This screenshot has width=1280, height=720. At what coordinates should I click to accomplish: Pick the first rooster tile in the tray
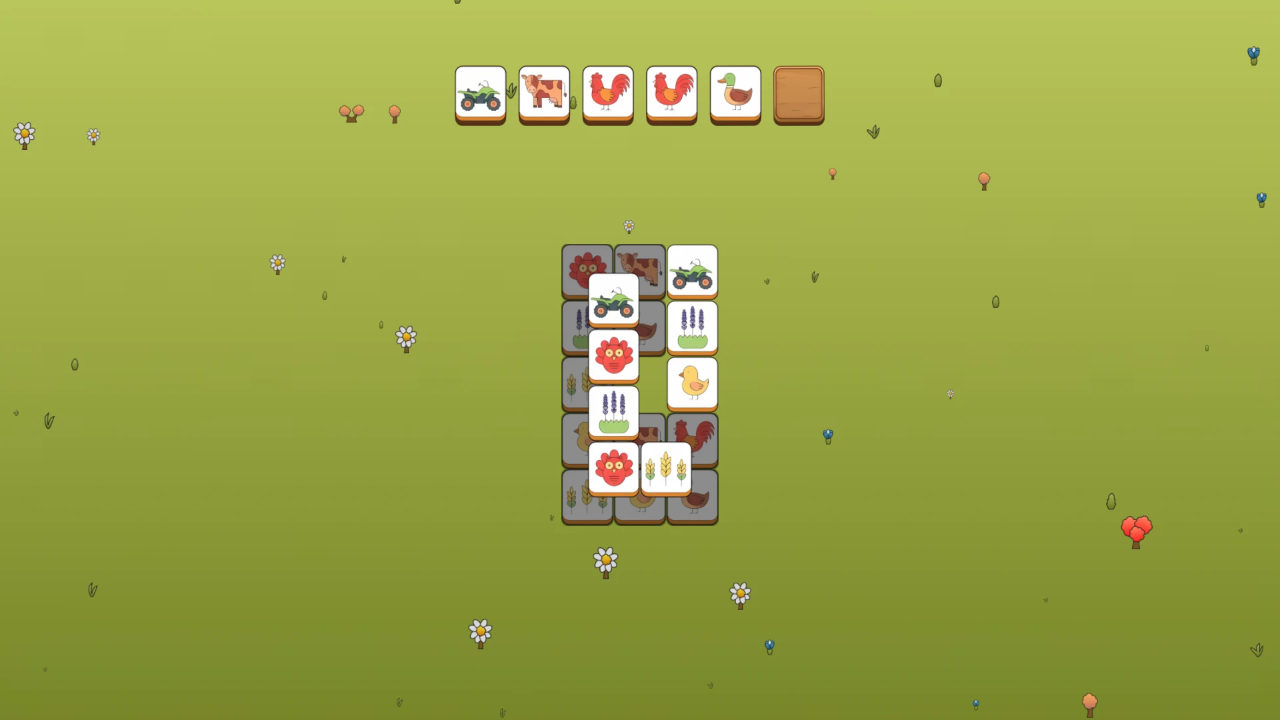(608, 95)
